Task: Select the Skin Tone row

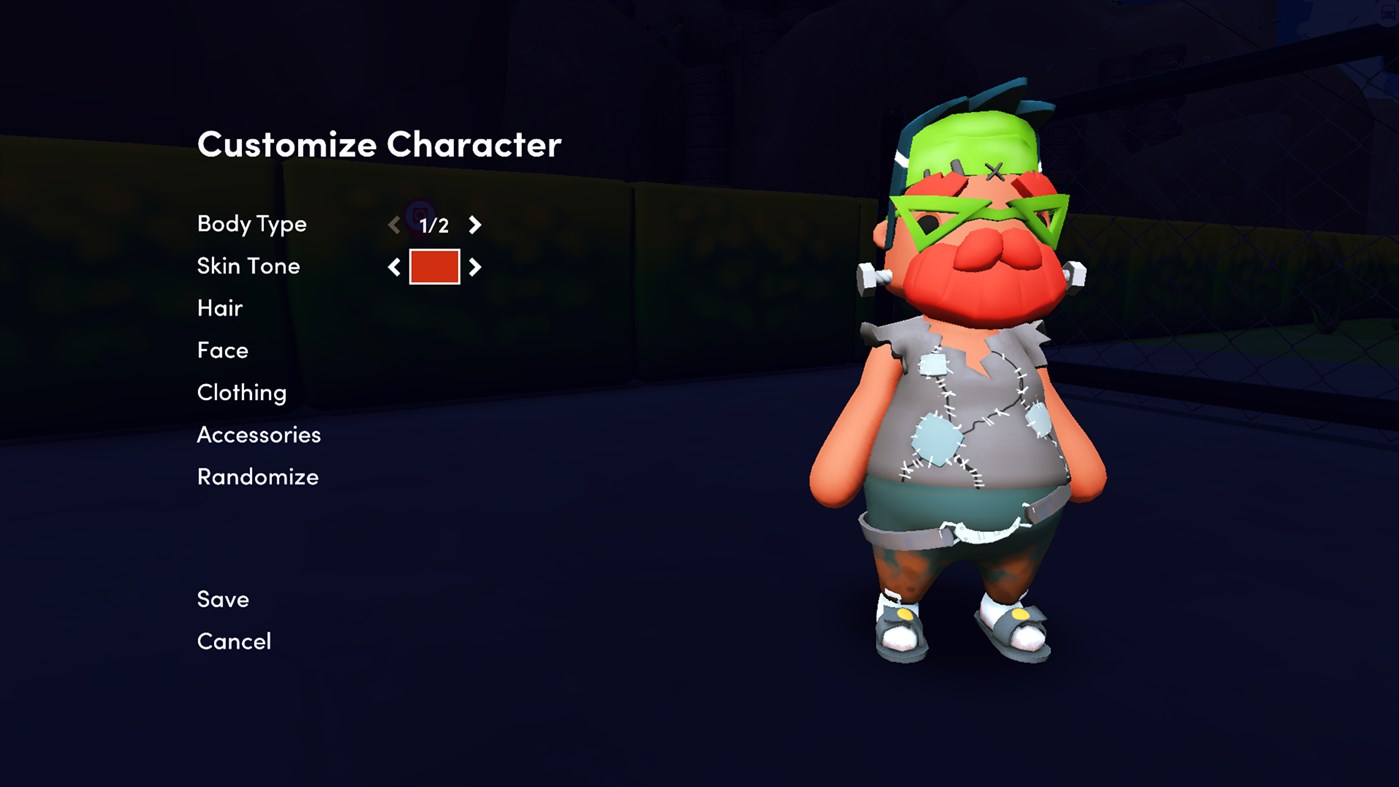Action: click(248, 266)
